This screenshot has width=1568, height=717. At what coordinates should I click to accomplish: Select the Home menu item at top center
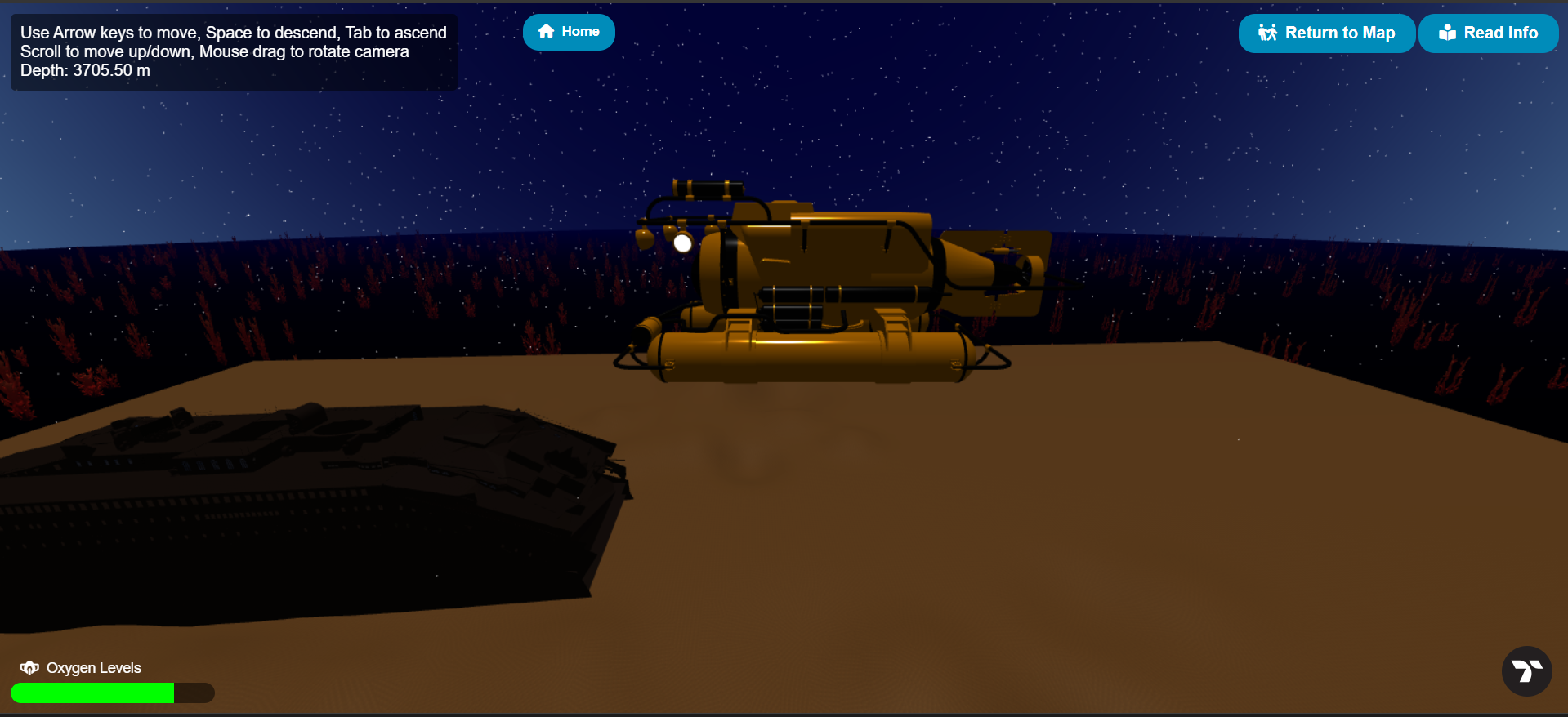pos(569,32)
